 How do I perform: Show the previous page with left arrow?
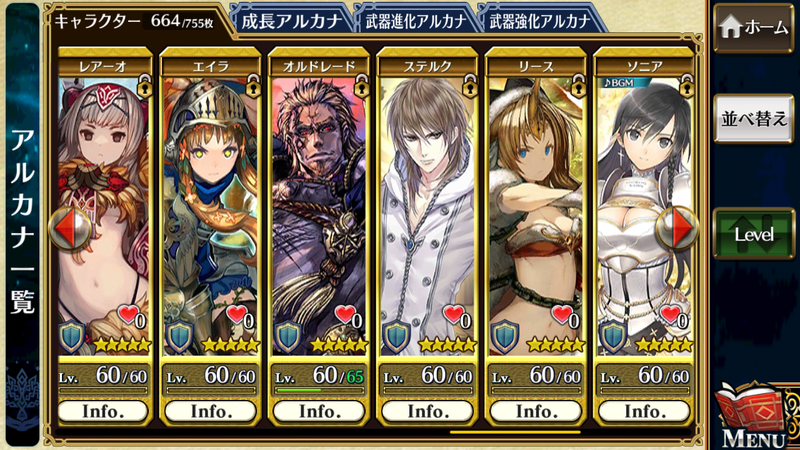click(x=70, y=230)
